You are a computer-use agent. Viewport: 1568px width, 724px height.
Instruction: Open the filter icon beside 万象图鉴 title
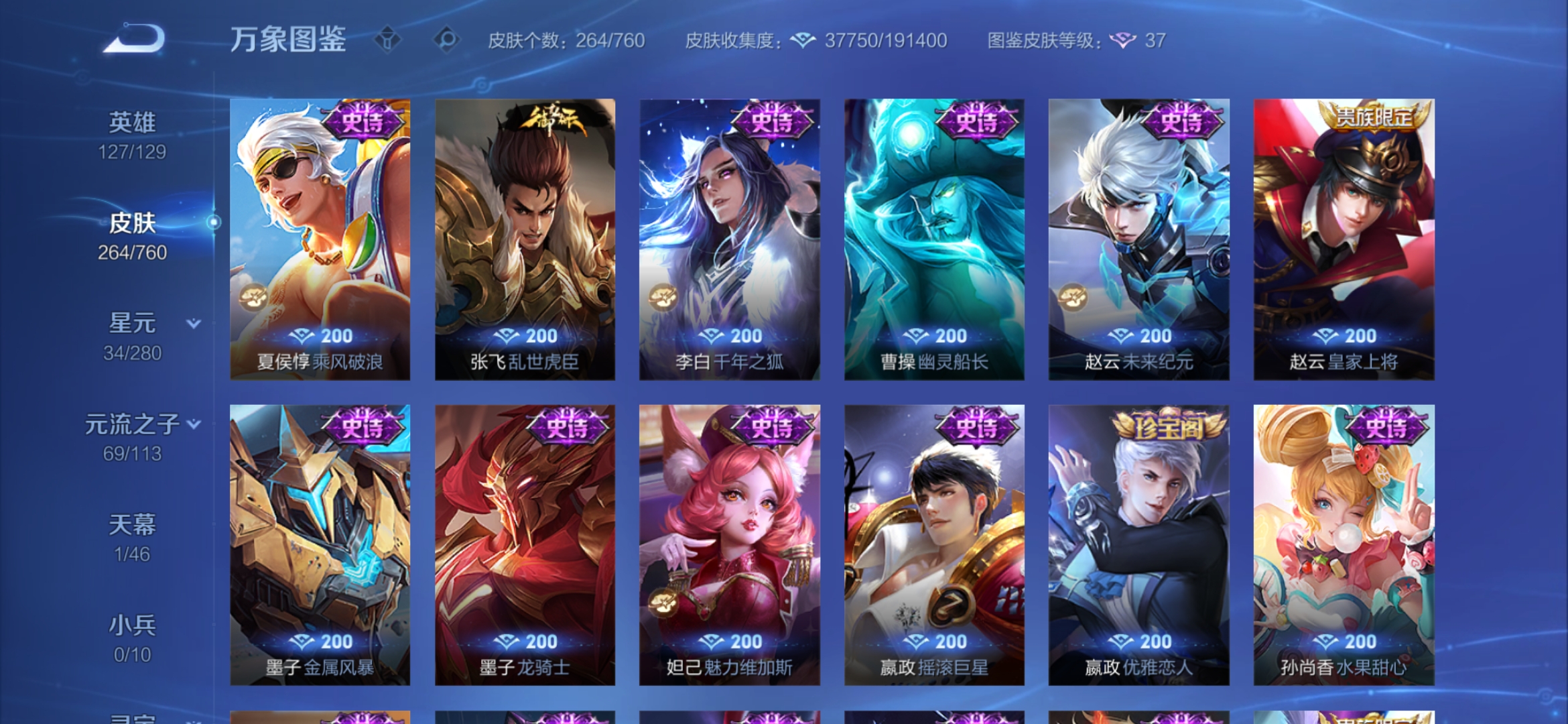(387, 38)
